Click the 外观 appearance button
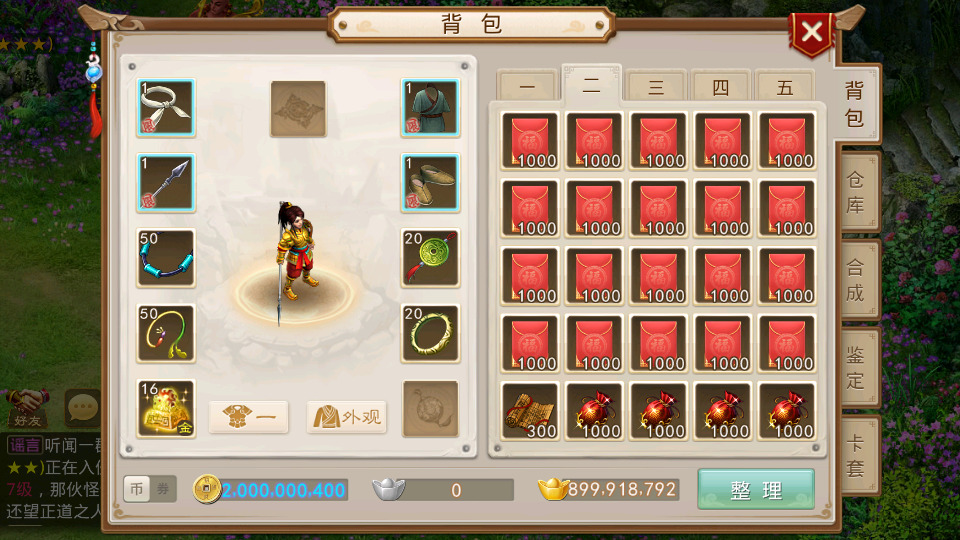 pos(346,417)
